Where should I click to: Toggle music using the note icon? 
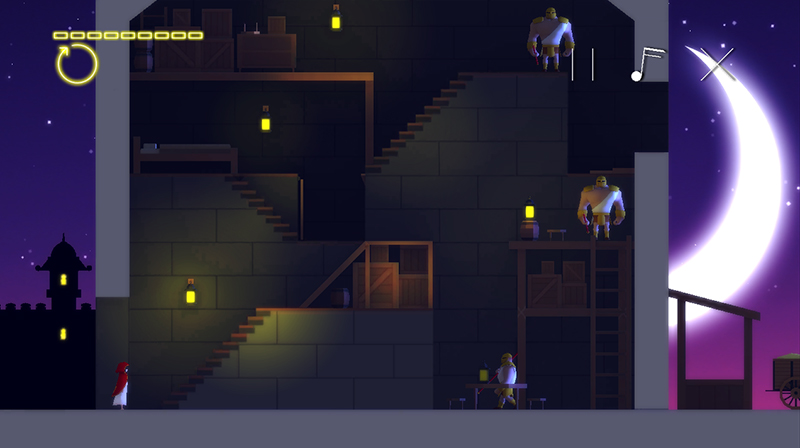click(646, 64)
